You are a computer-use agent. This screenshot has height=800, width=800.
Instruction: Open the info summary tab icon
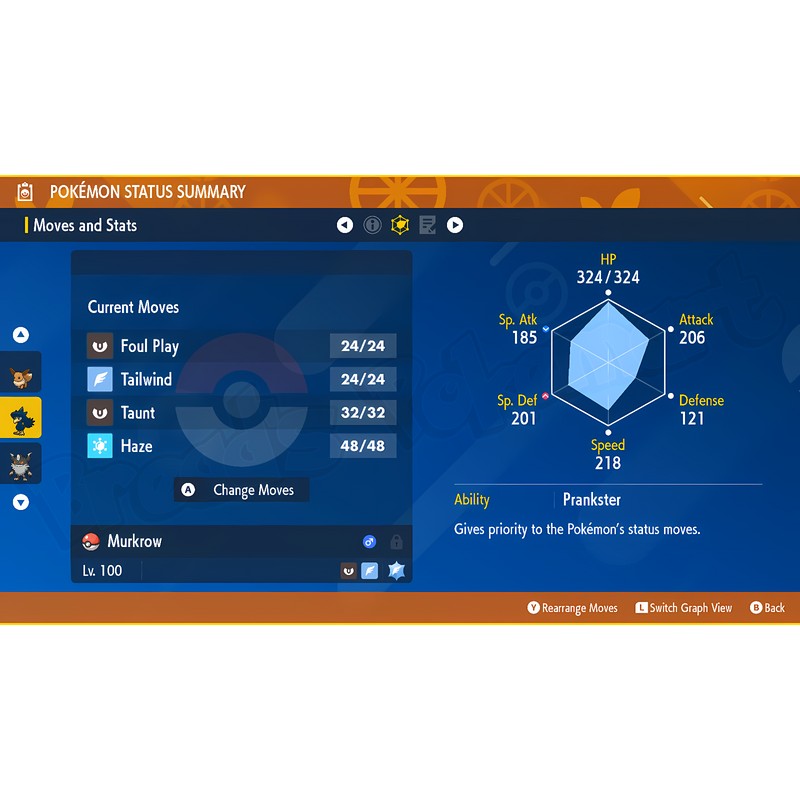[373, 225]
